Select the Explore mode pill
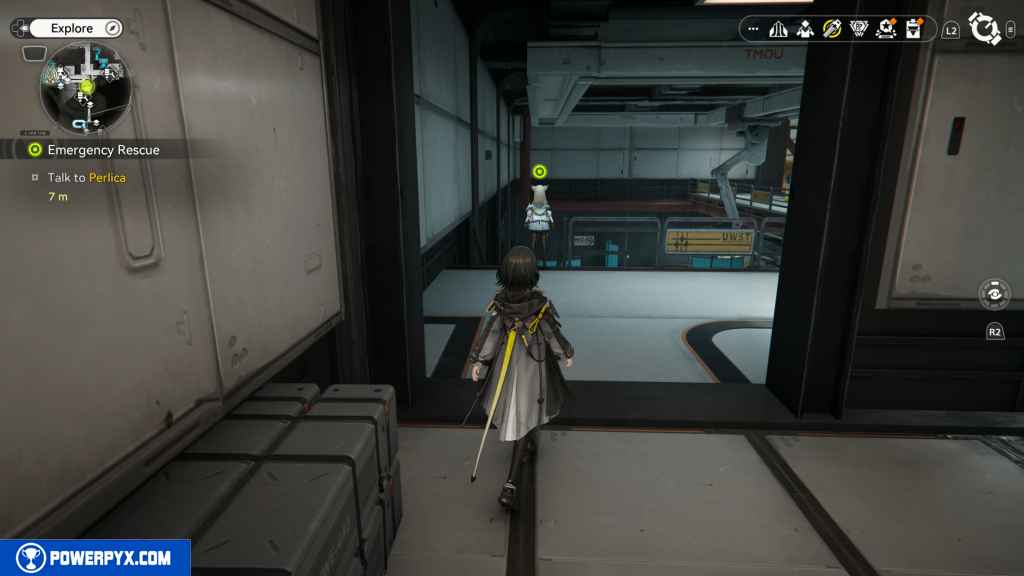Viewport: 1024px width, 576px height. click(74, 28)
